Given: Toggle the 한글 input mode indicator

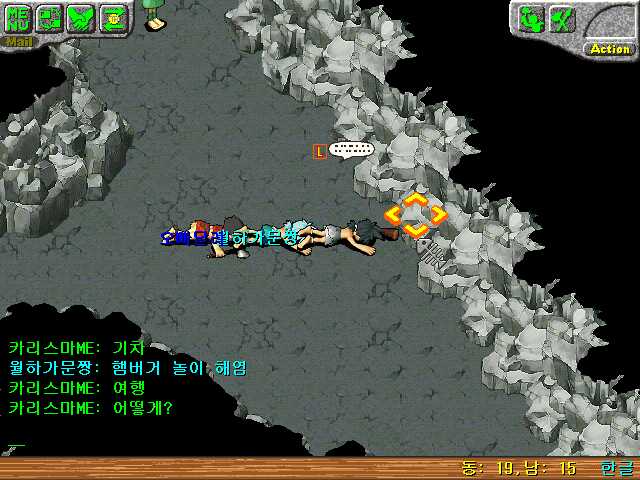Looking at the screenshot, I should (x=617, y=468).
